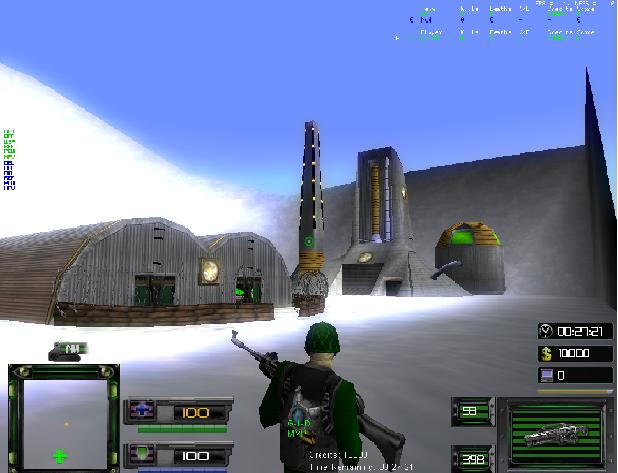The width and height of the screenshot is (618, 473).
Task: Click the health cross icon
Action: (140, 412)
